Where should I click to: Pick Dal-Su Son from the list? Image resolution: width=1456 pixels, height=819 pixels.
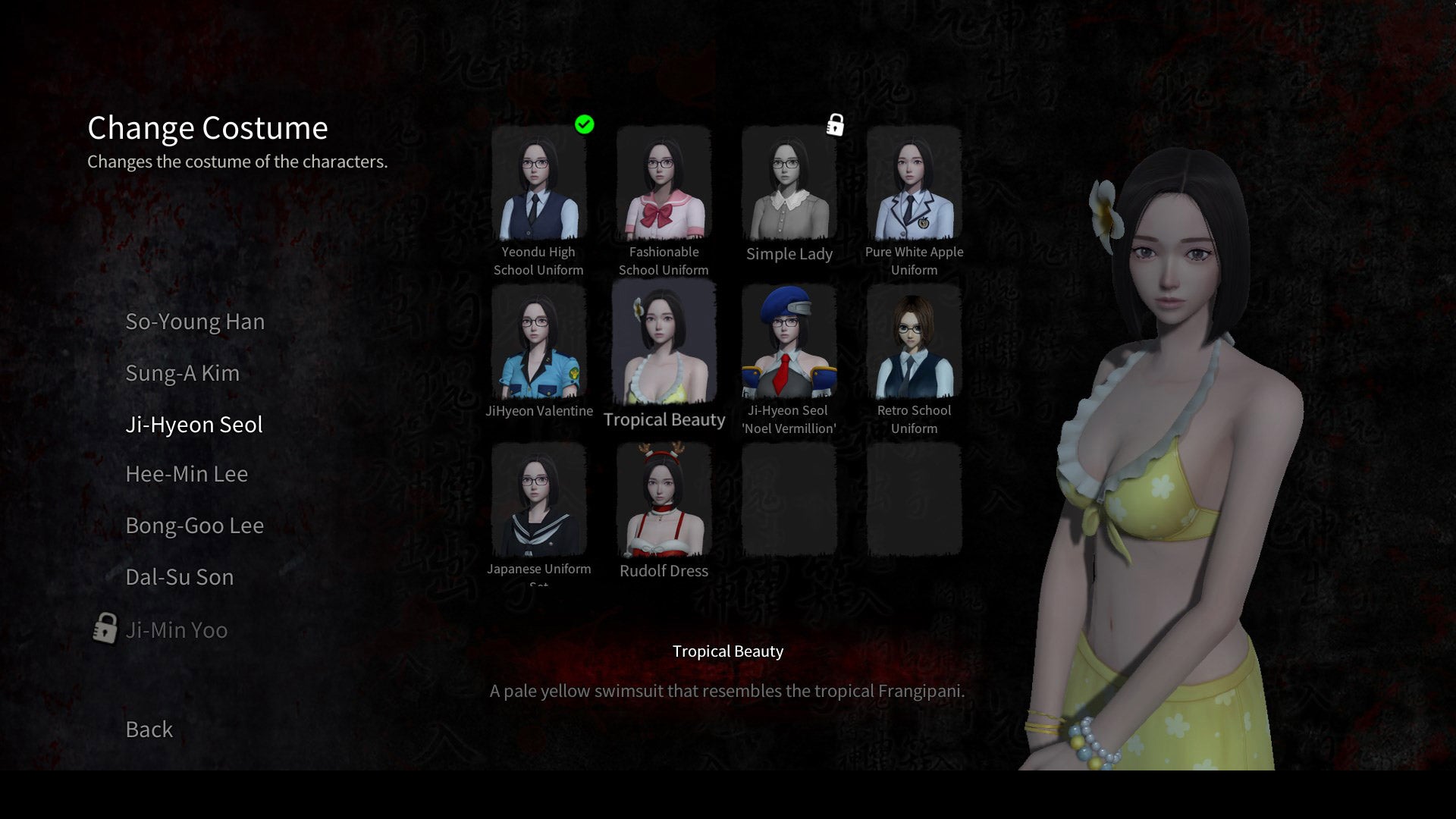pyautogui.click(x=179, y=577)
